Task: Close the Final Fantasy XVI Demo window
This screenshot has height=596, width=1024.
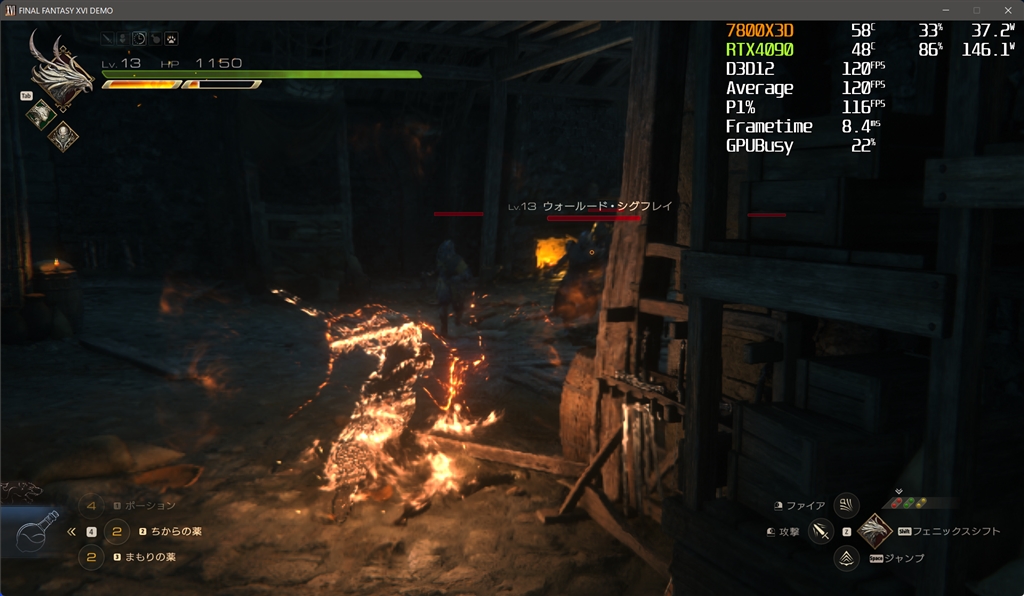Action: (1007, 10)
